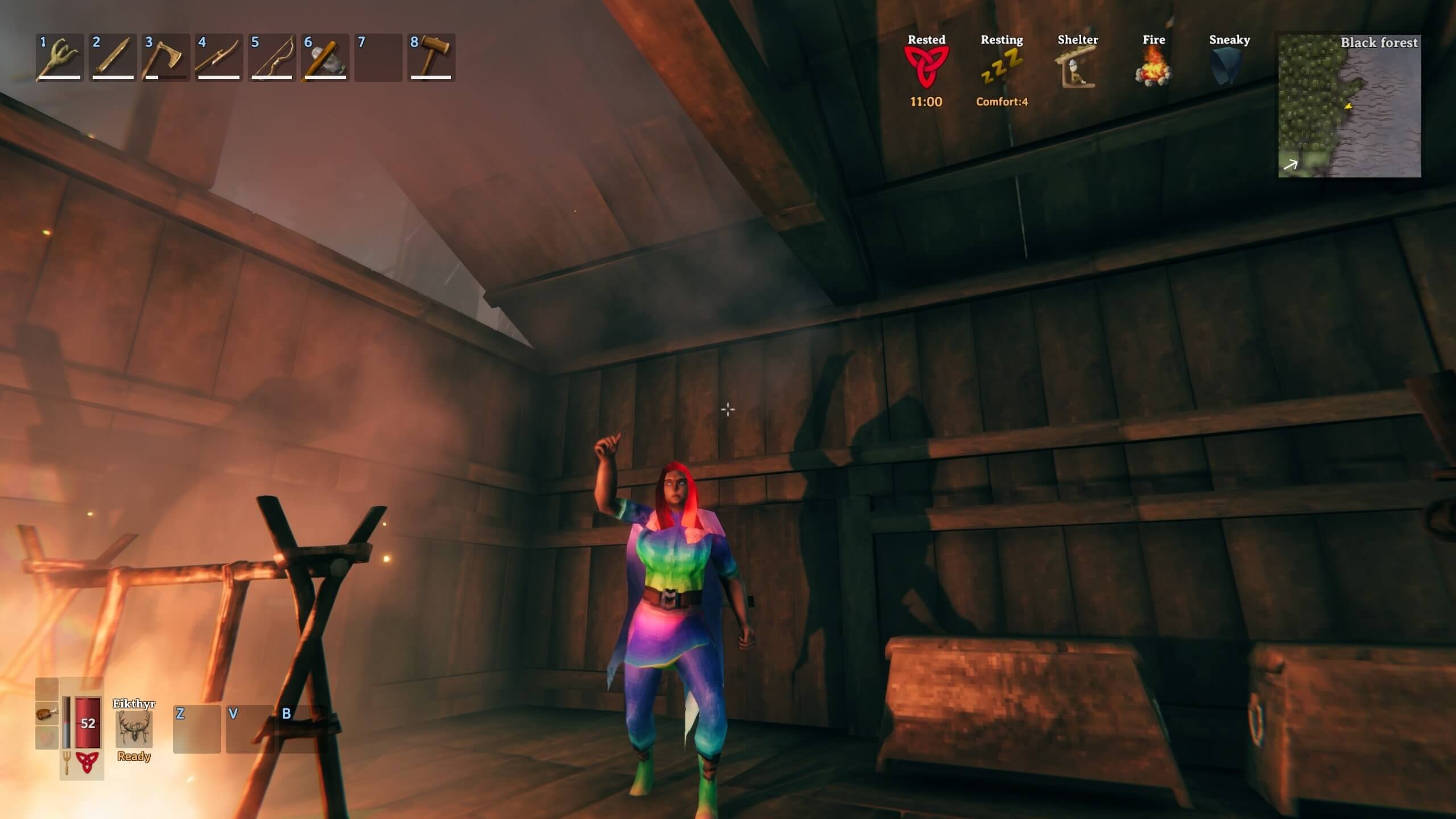The image size is (1456, 819).
Task: Pick the stone-headed tool in slot 6
Action: (x=325, y=57)
